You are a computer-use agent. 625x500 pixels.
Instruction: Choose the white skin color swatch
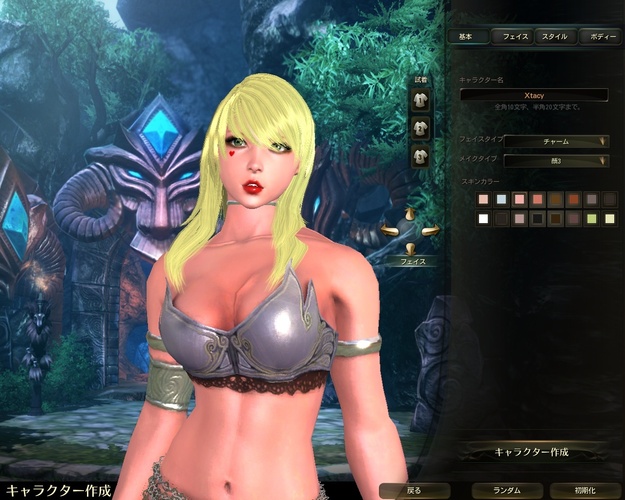pyautogui.click(x=484, y=218)
